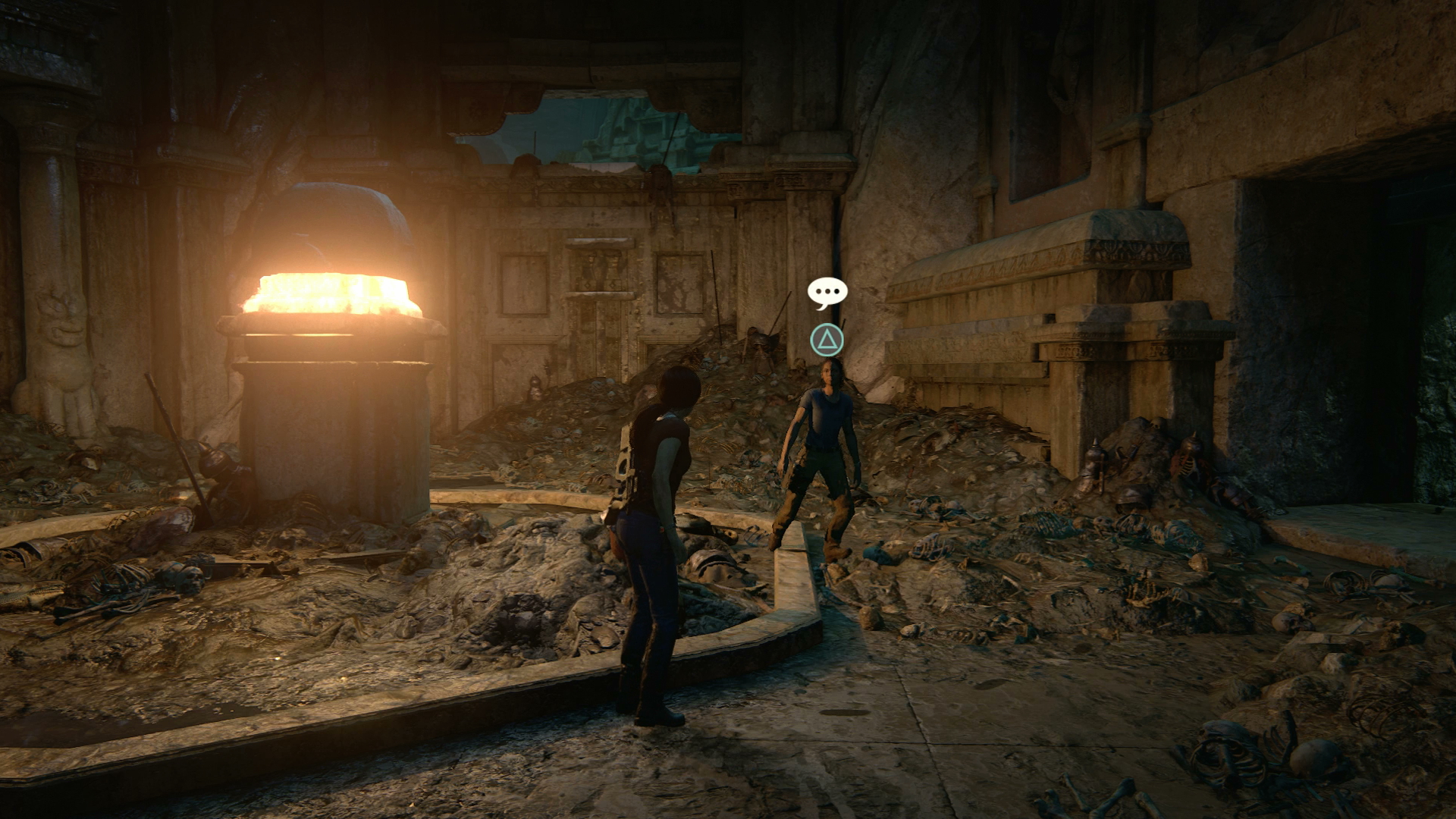Select the speech bubble talk icon
This screenshot has height=819, width=1456.
[x=827, y=292]
